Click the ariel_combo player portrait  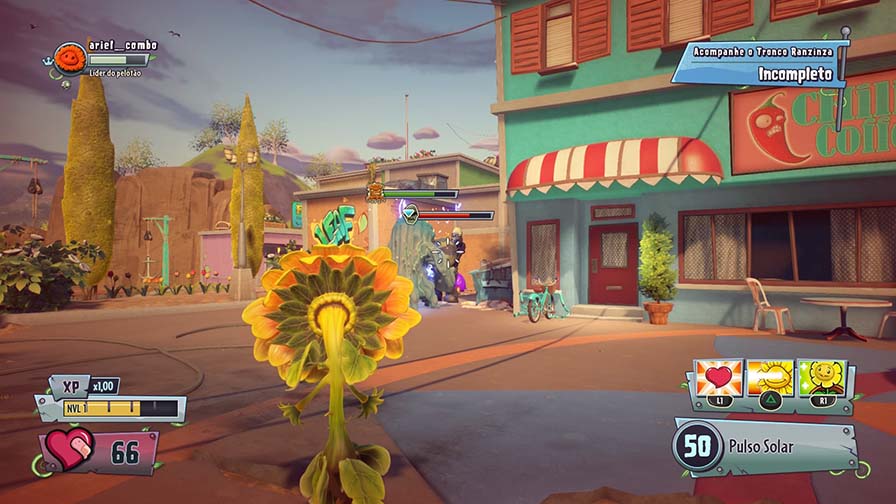click(69, 58)
